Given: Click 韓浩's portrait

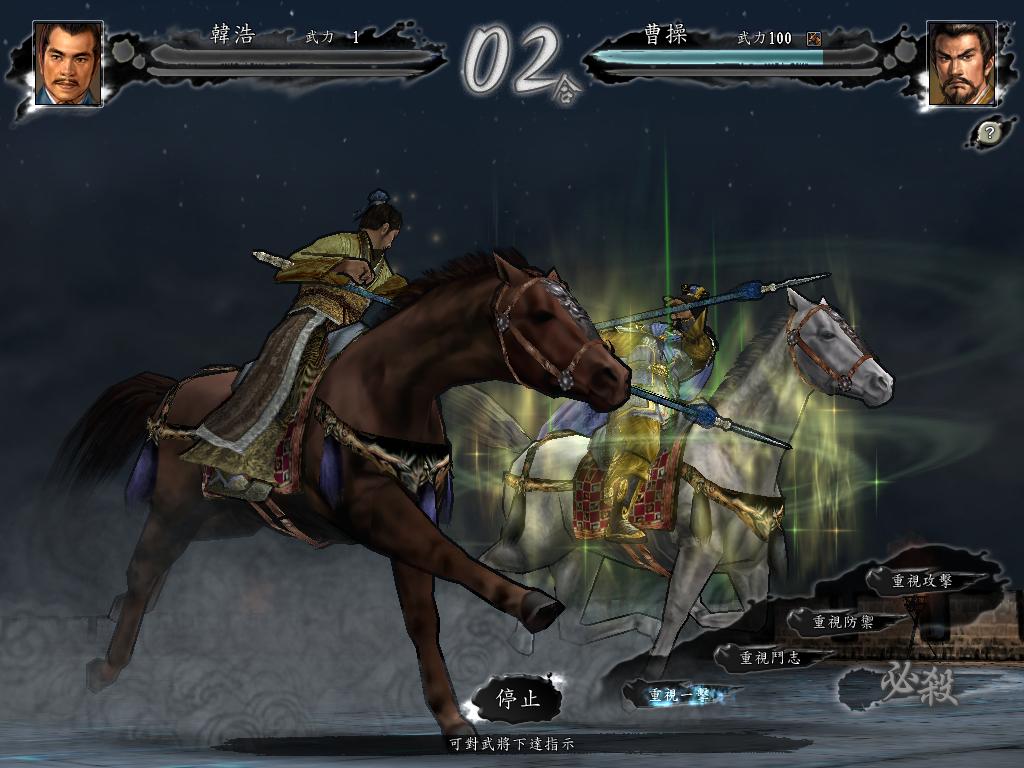Looking at the screenshot, I should (x=68, y=64).
